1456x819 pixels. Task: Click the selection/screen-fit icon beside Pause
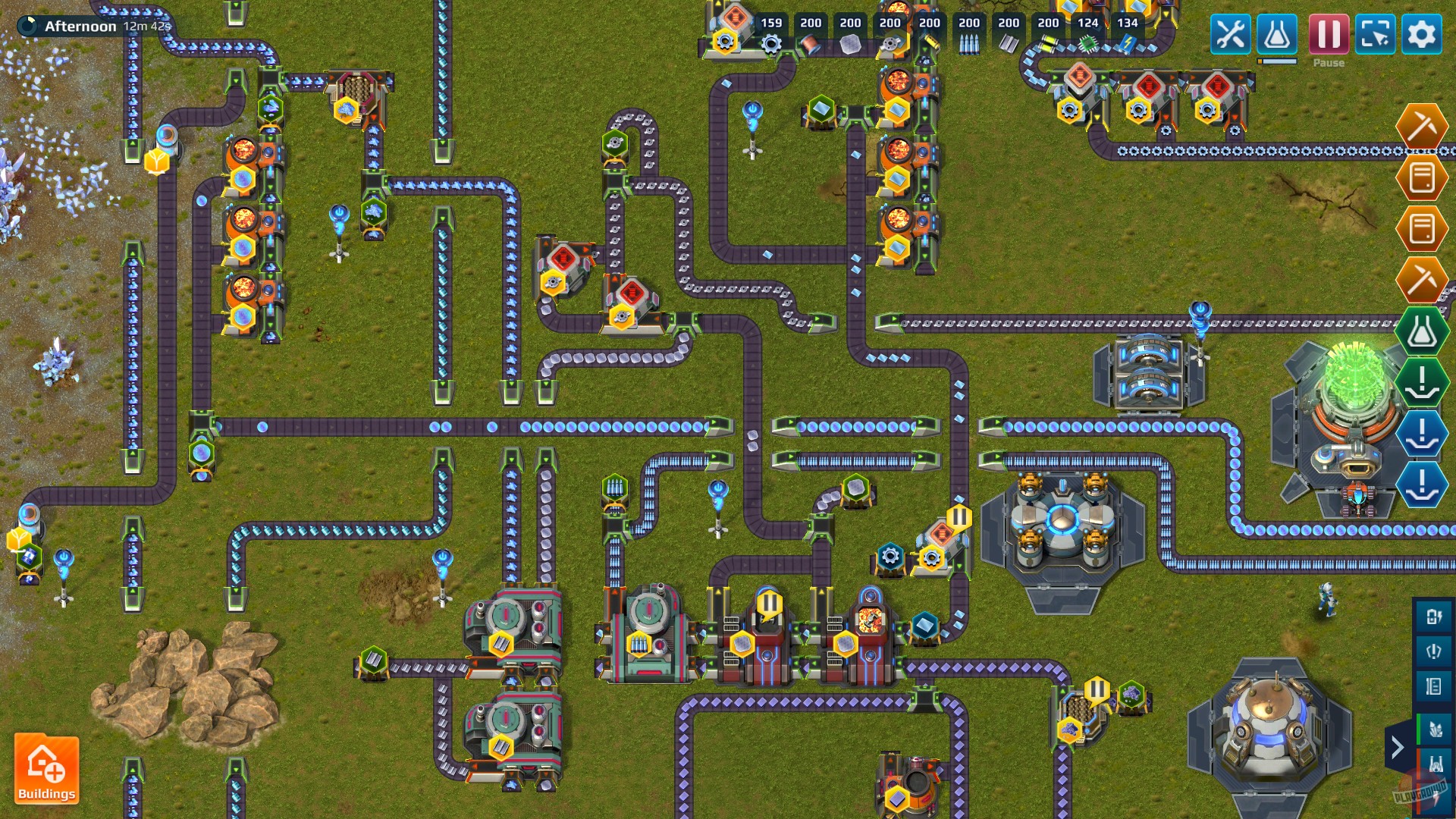pyautogui.click(x=1375, y=34)
